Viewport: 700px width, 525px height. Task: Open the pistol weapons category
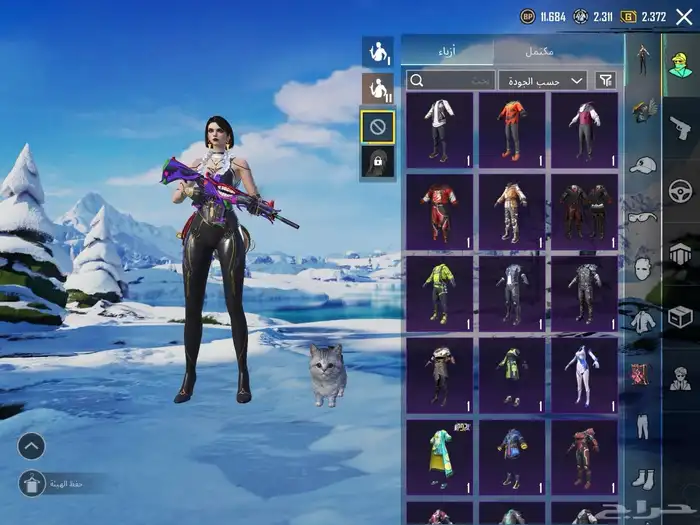coord(680,127)
